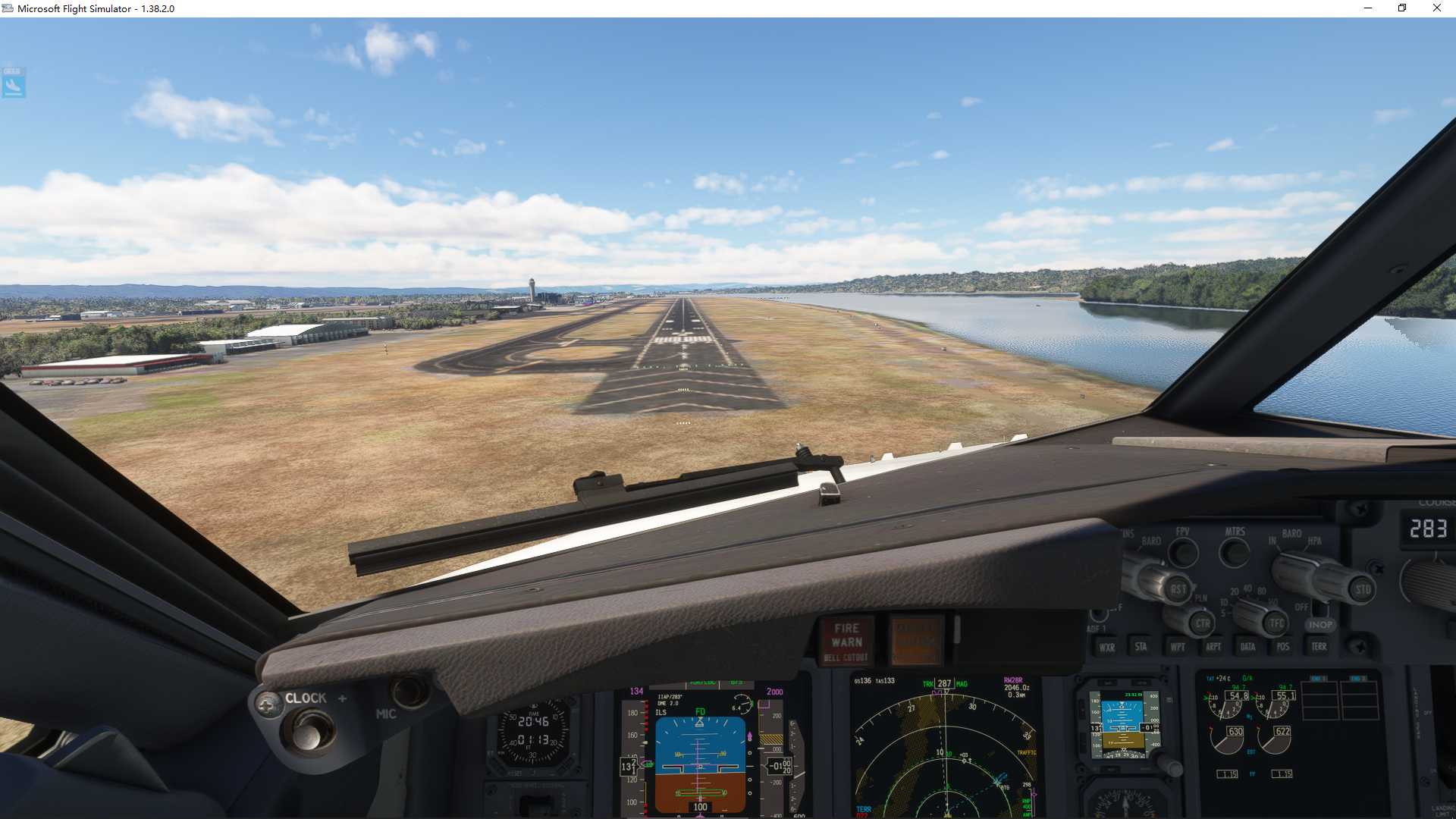Toggle the DATA map button
This screenshot has height=819, width=1456.
pyautogui.click(x=1247, y=647)
